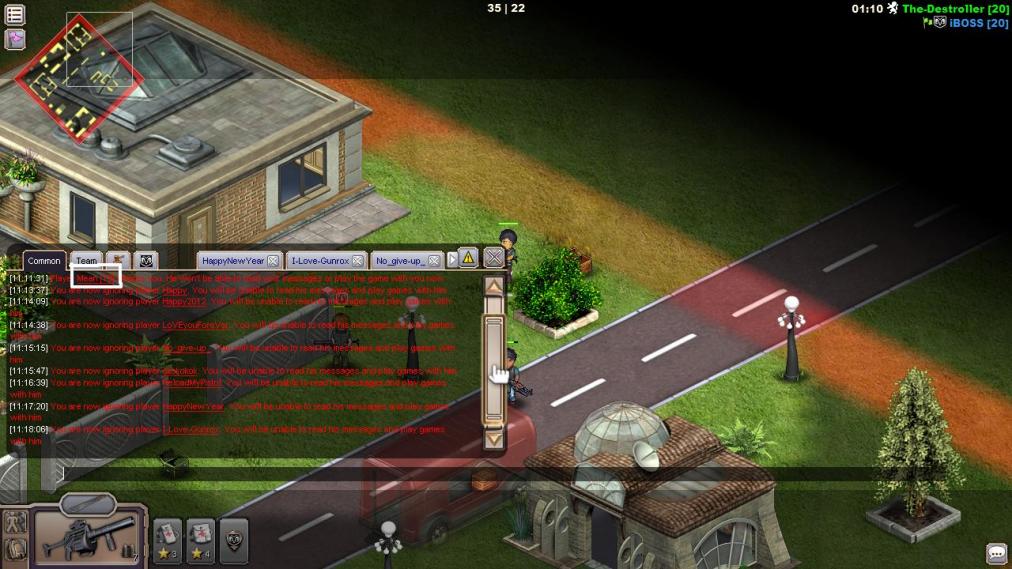This screenshot has height=569, width=1012.
Task: Select the I-Love-Gunrox chat tab
Action: pyautogui.click(x=319, y=261)
